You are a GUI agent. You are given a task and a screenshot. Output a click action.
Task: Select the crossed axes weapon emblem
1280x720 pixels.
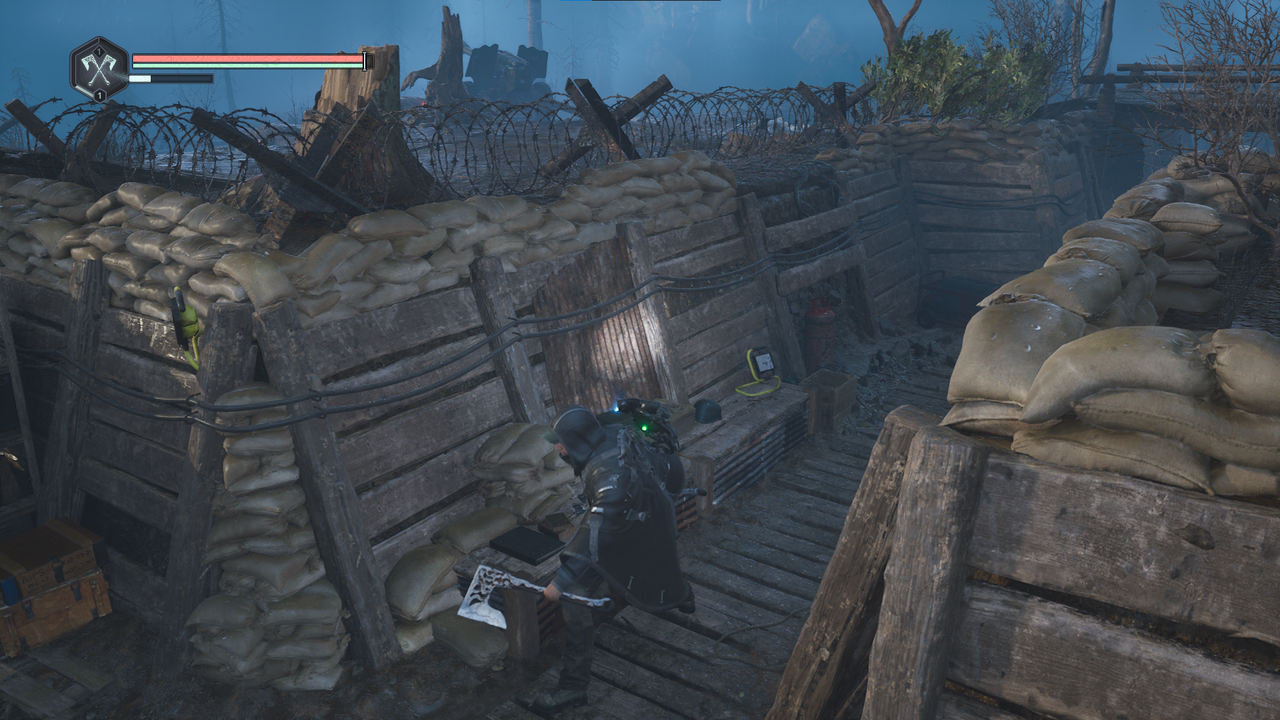click(x=99, y=68)
